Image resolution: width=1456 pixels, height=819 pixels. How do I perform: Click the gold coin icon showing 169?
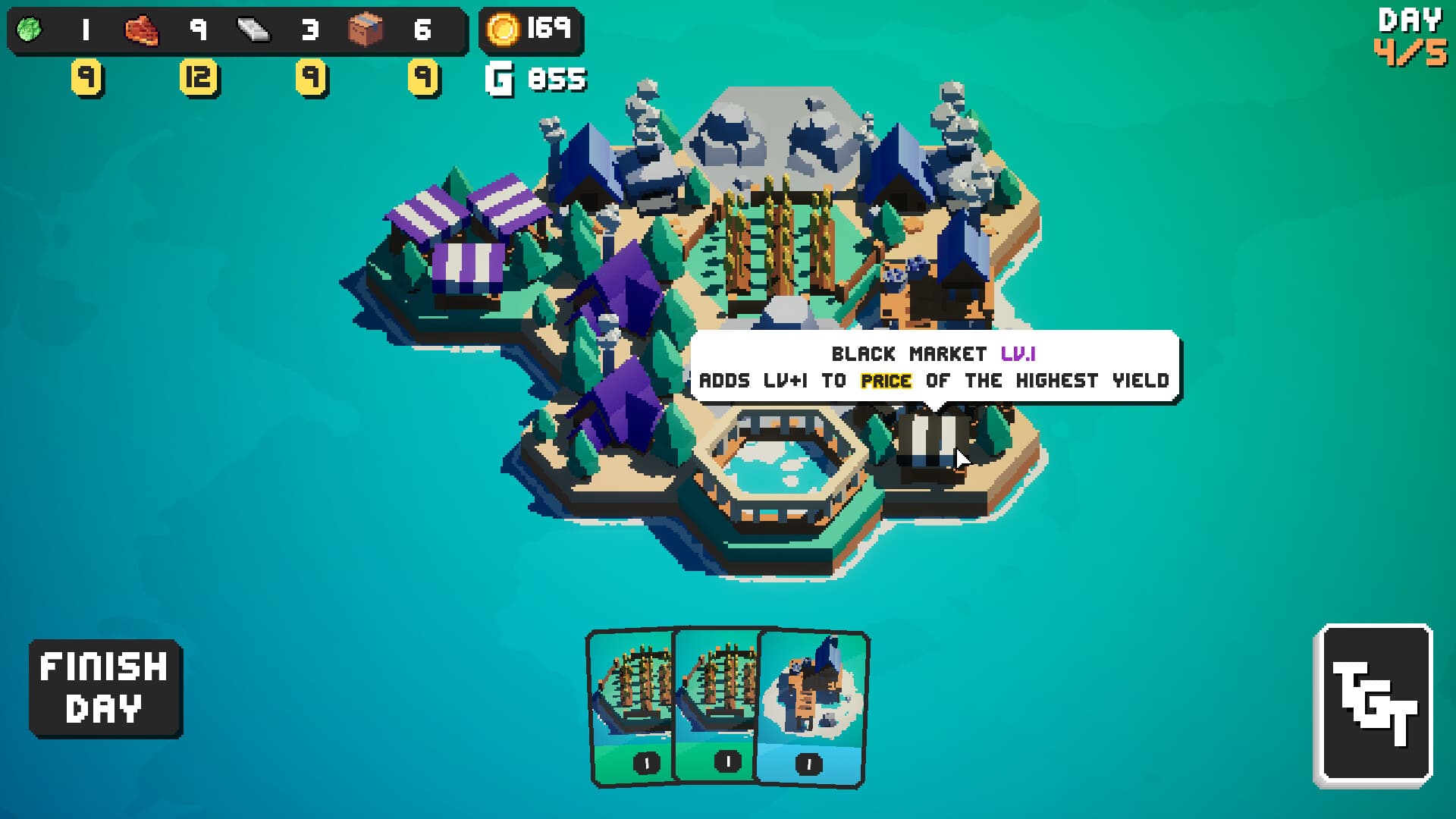tap(504, 29)
